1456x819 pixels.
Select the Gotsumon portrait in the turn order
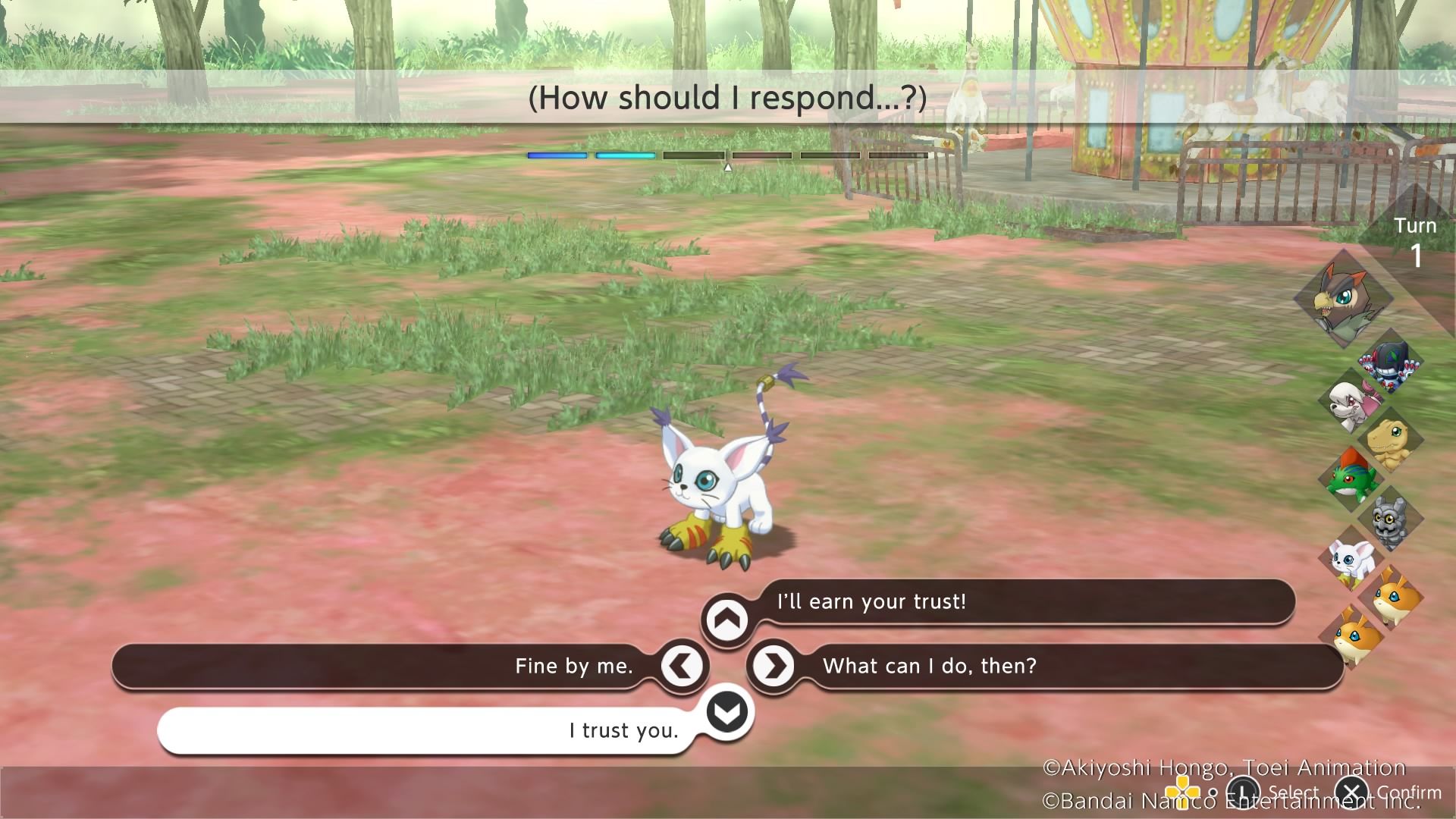(1389, 517)
